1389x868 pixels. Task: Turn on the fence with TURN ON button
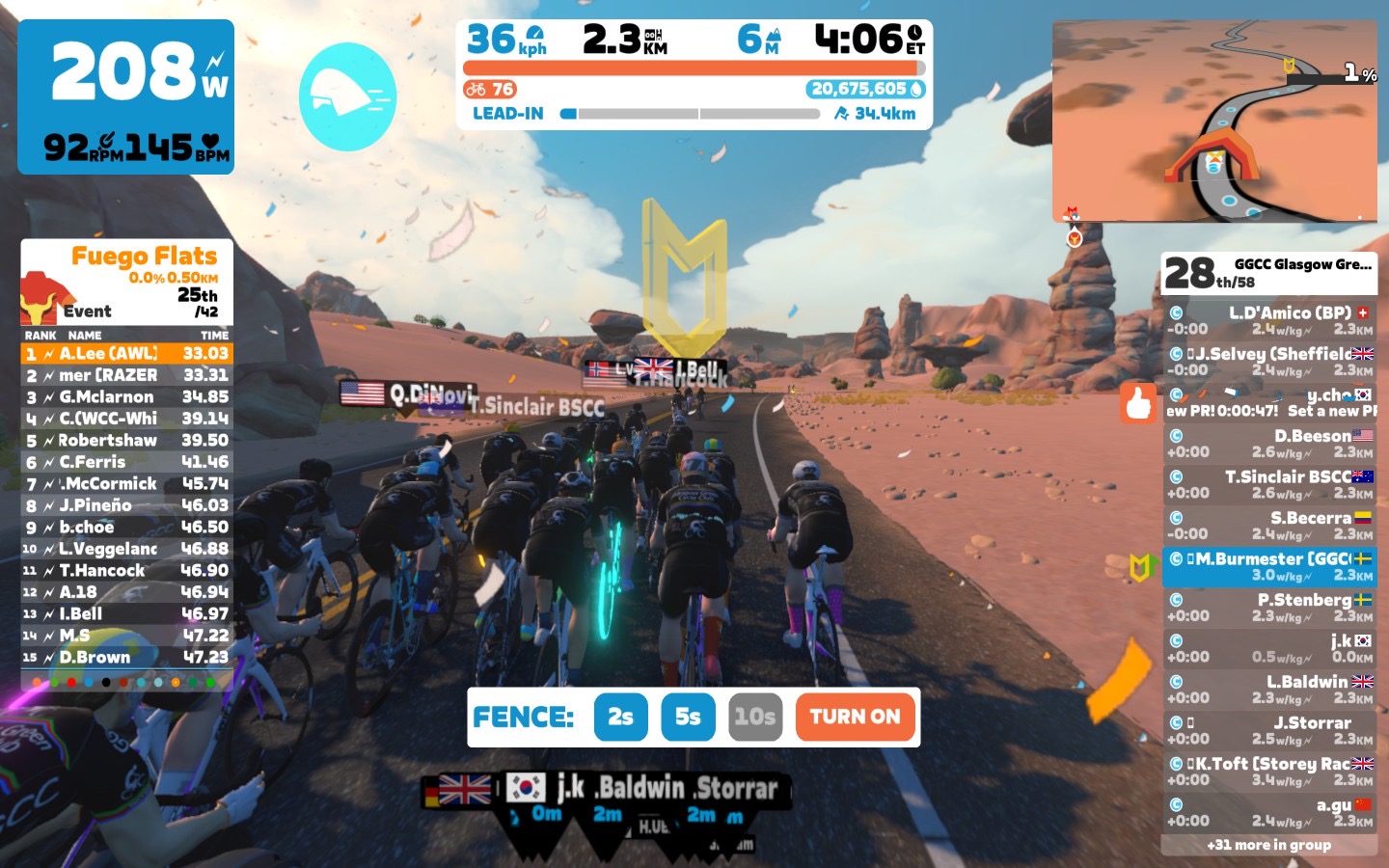855,717
